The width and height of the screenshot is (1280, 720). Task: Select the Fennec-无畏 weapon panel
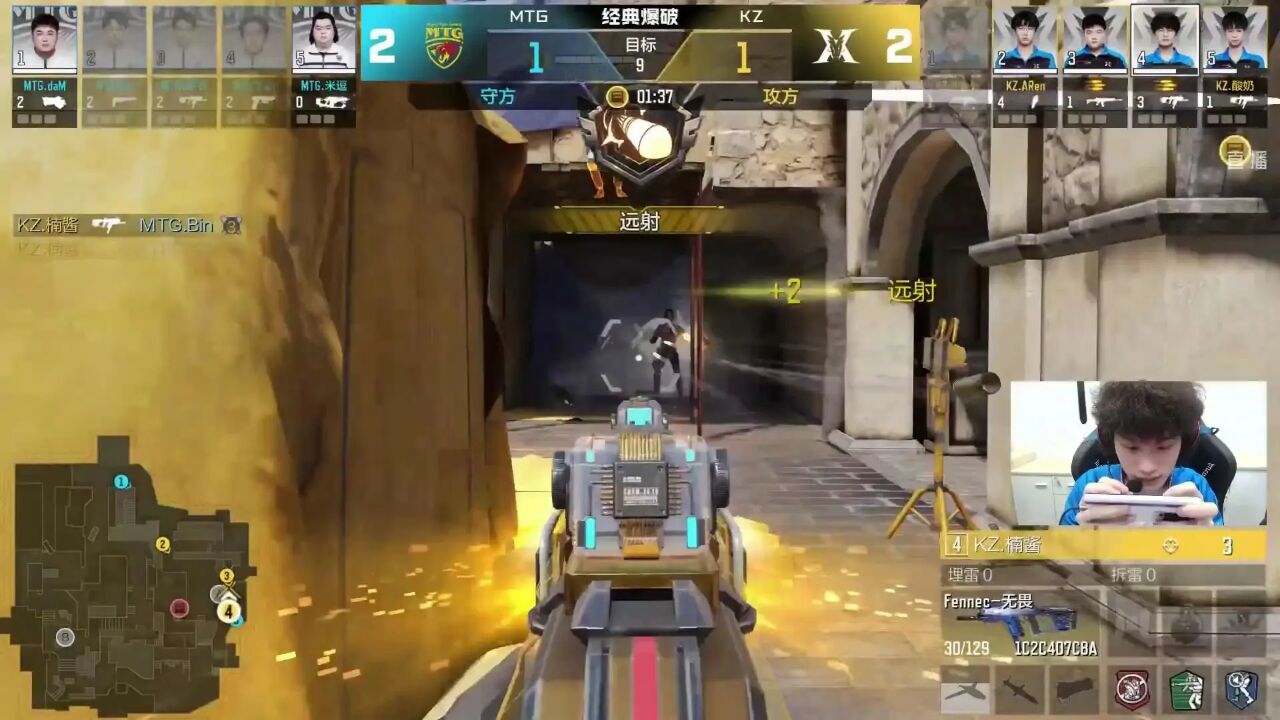click(x=1020, y=625)
